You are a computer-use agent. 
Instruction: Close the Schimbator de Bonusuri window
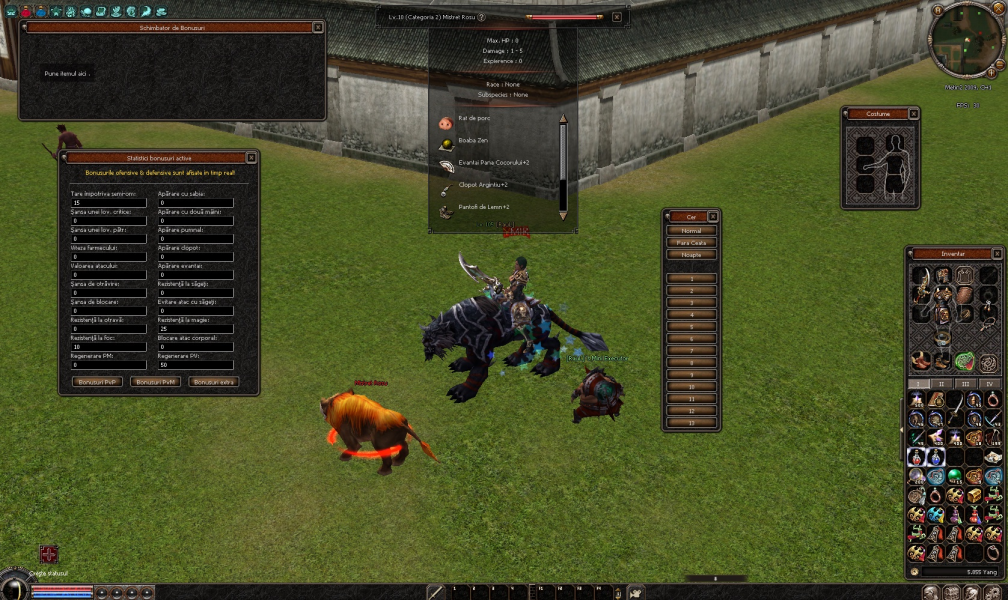[x=318, y=28]
